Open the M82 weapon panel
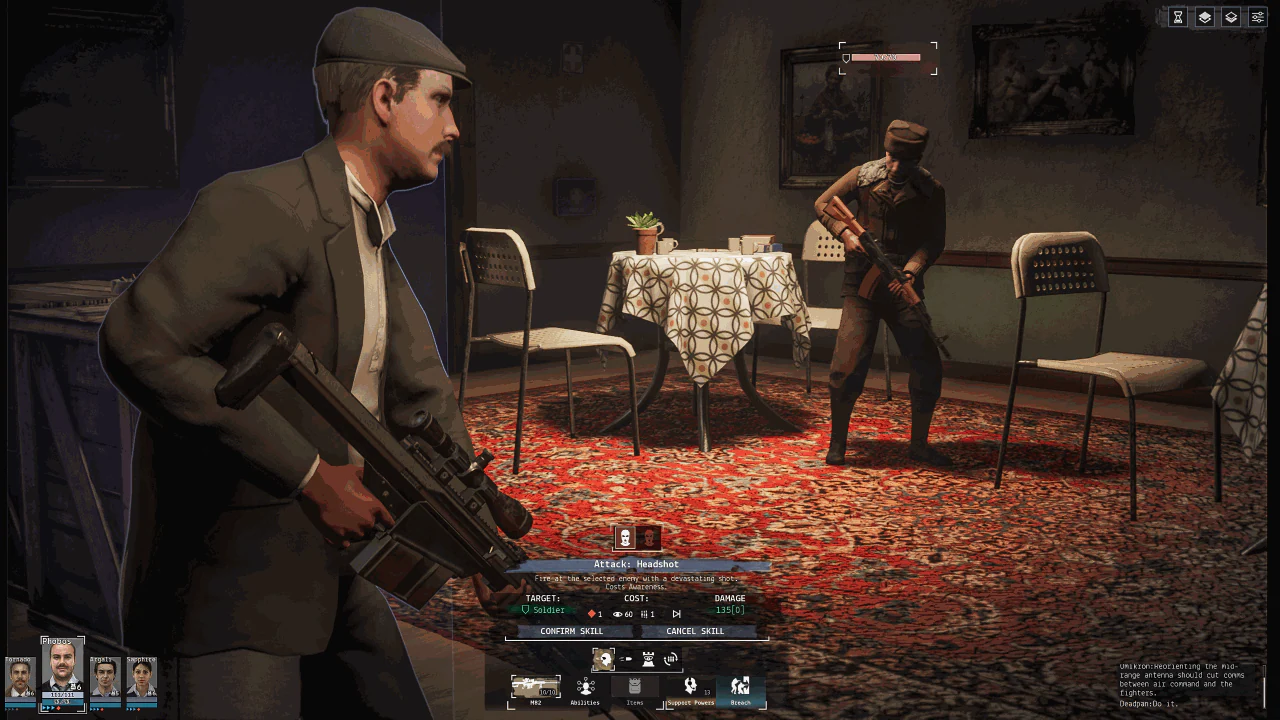This screenshot has width=1280, height=720. coord(535,688)
